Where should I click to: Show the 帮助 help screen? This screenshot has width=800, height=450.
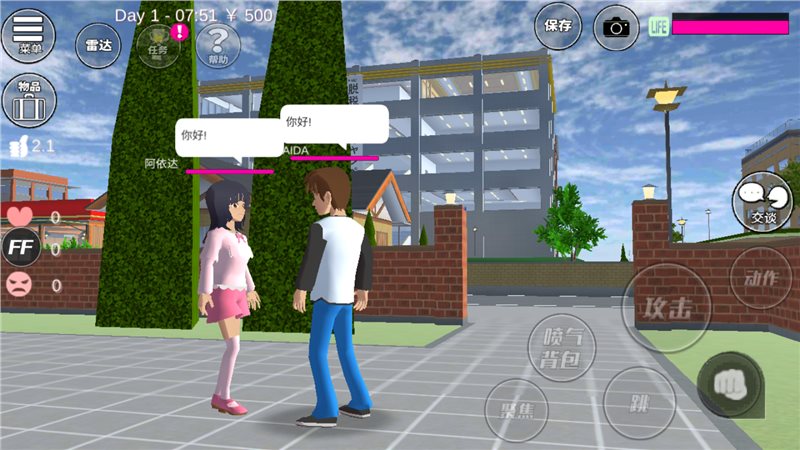(217, 45)
